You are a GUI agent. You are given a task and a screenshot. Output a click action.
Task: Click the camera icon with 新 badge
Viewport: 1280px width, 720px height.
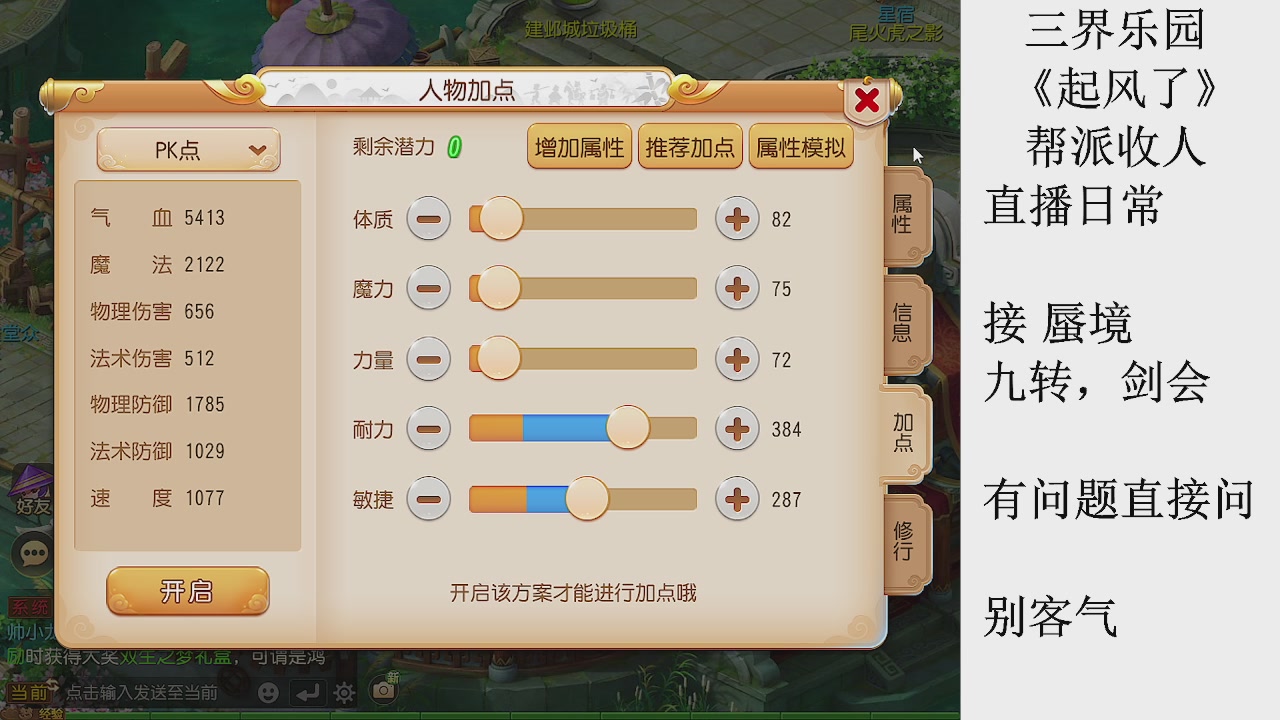(x=383, y=689)
